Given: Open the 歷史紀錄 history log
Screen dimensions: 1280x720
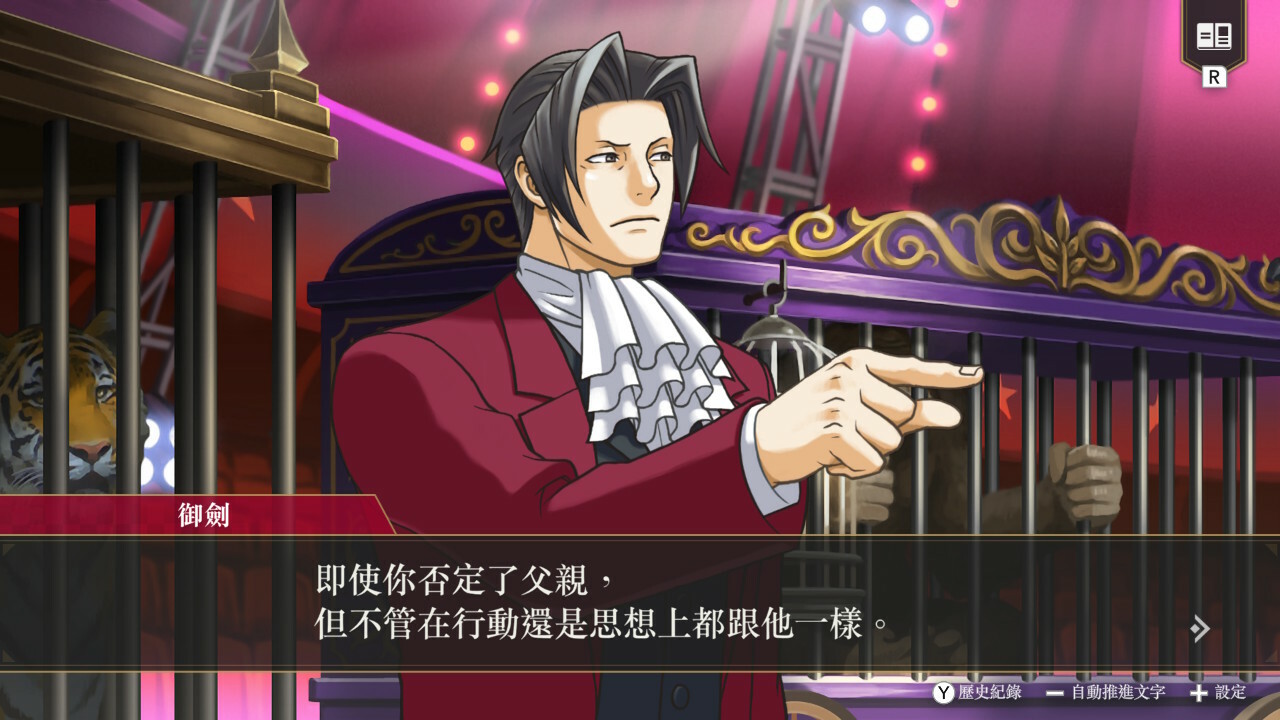Looking at the screenshot, I should [x=978, y=692].
